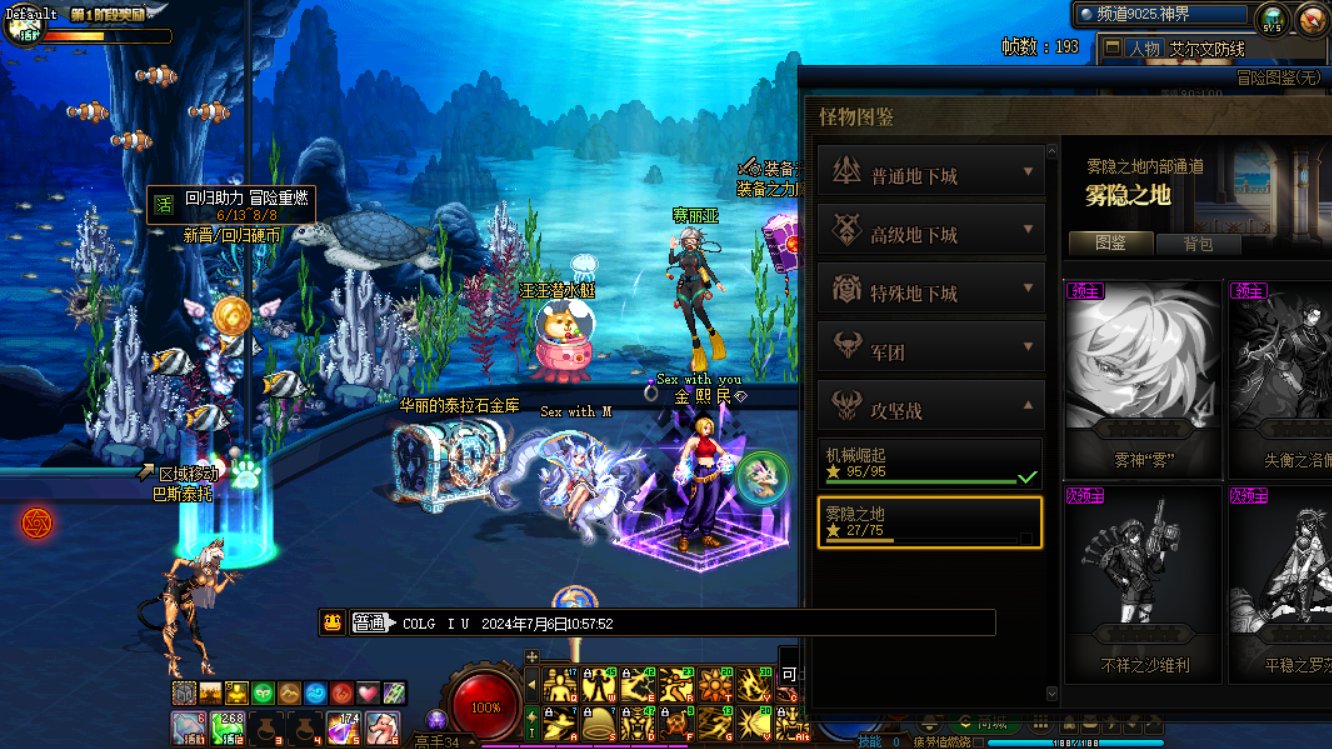Select the 雾隐之地 raid entry
Image resolution: width=1332 pixels, height=749 pixels.
pyautogui.click(x=929, y=522)
